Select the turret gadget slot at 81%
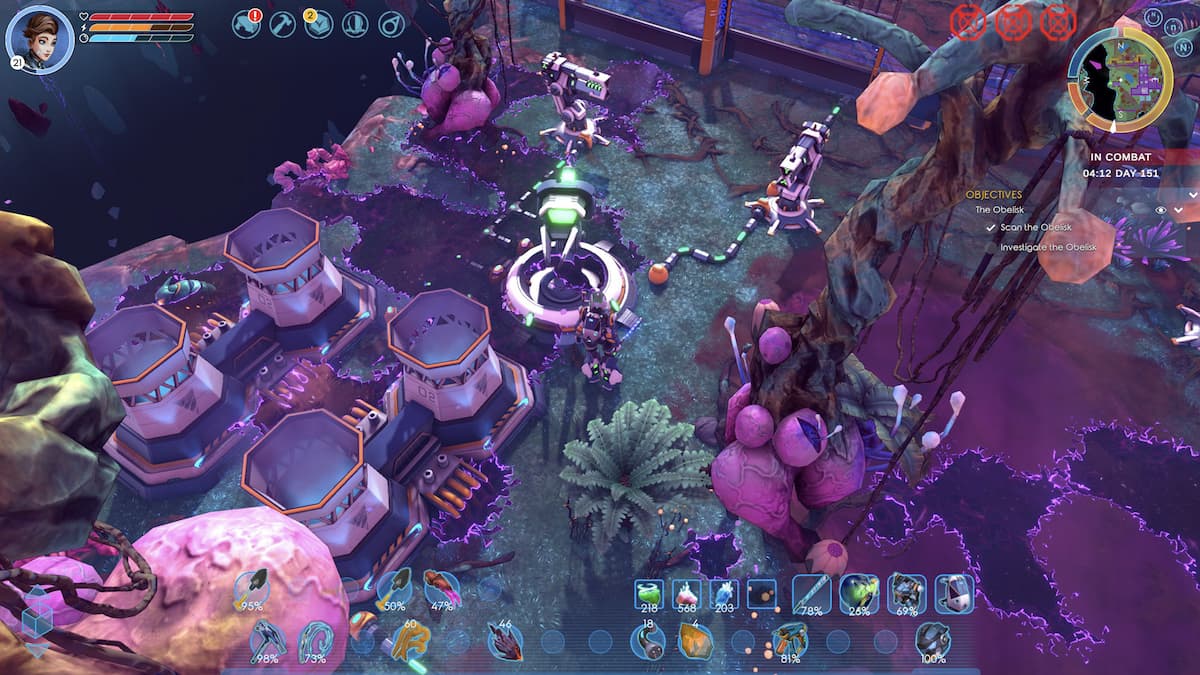The image size is (1200, 675). (789, 640)
